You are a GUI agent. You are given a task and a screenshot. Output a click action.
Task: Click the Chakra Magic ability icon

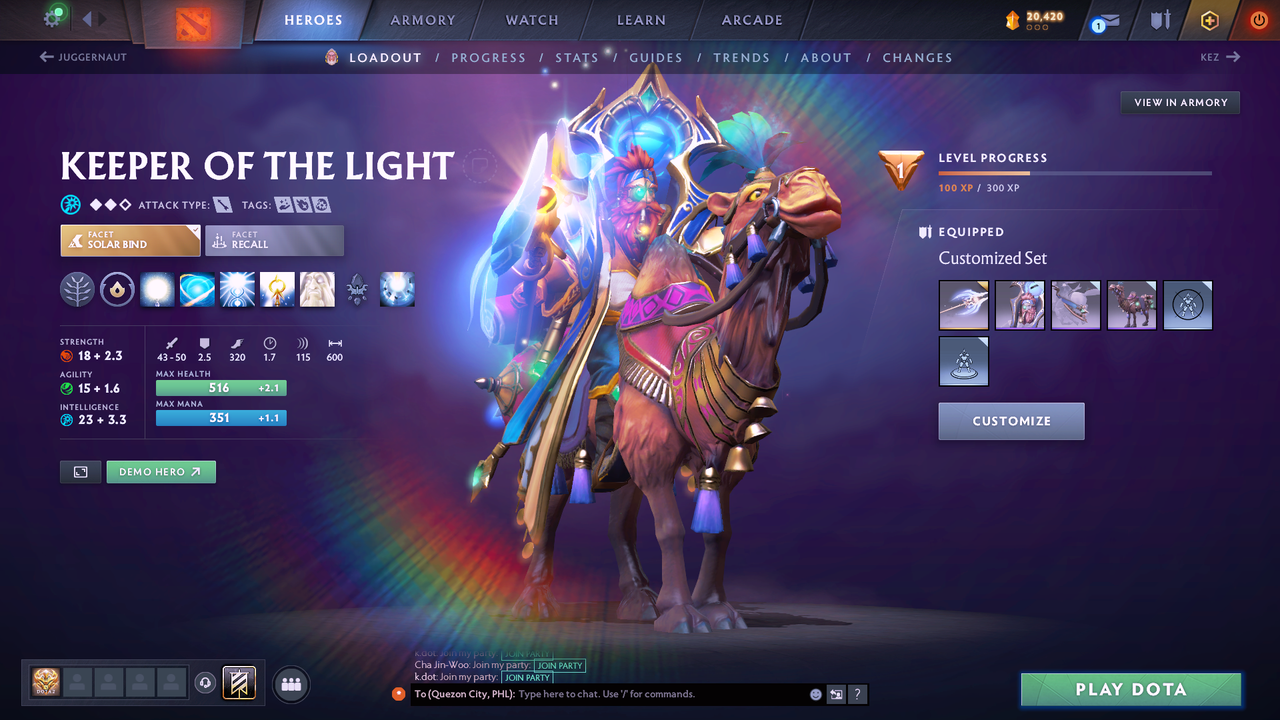(x=197, y=289)
